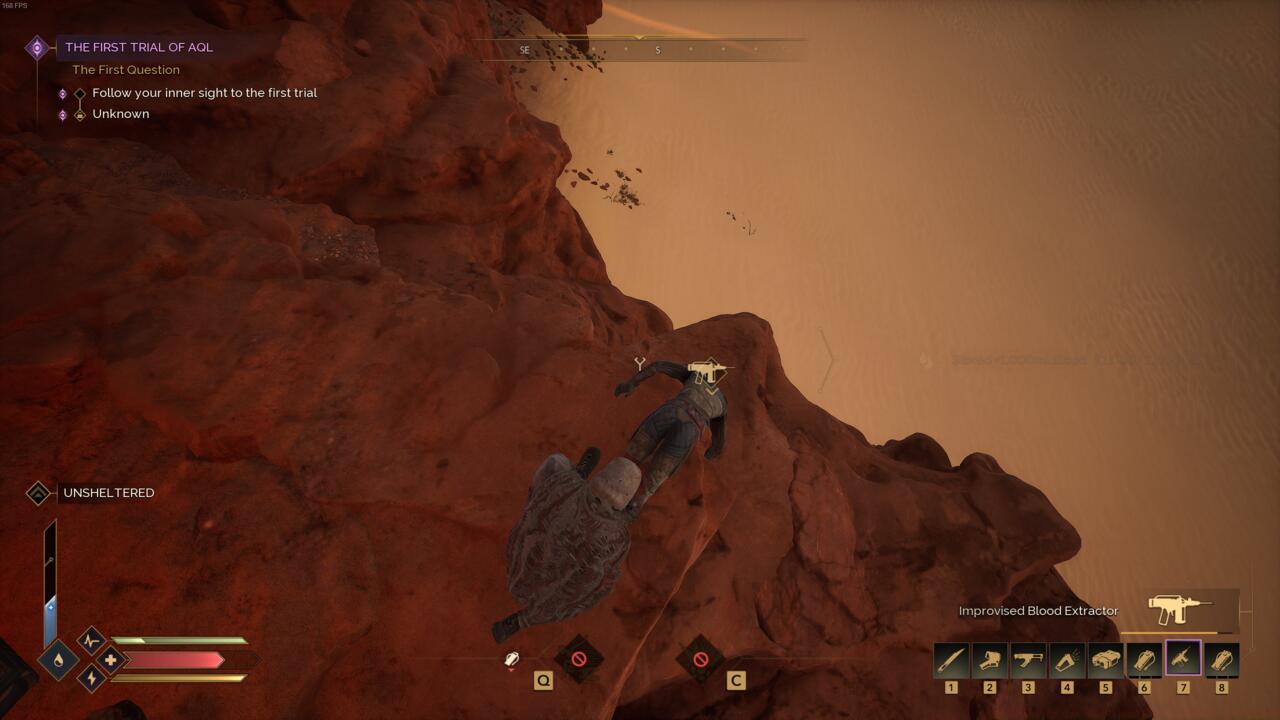This screenshot has width=1280, height=720.
Task: Select the pistol in hotbar slot 2
Action: pyautogui.click(x=990, y=660)
